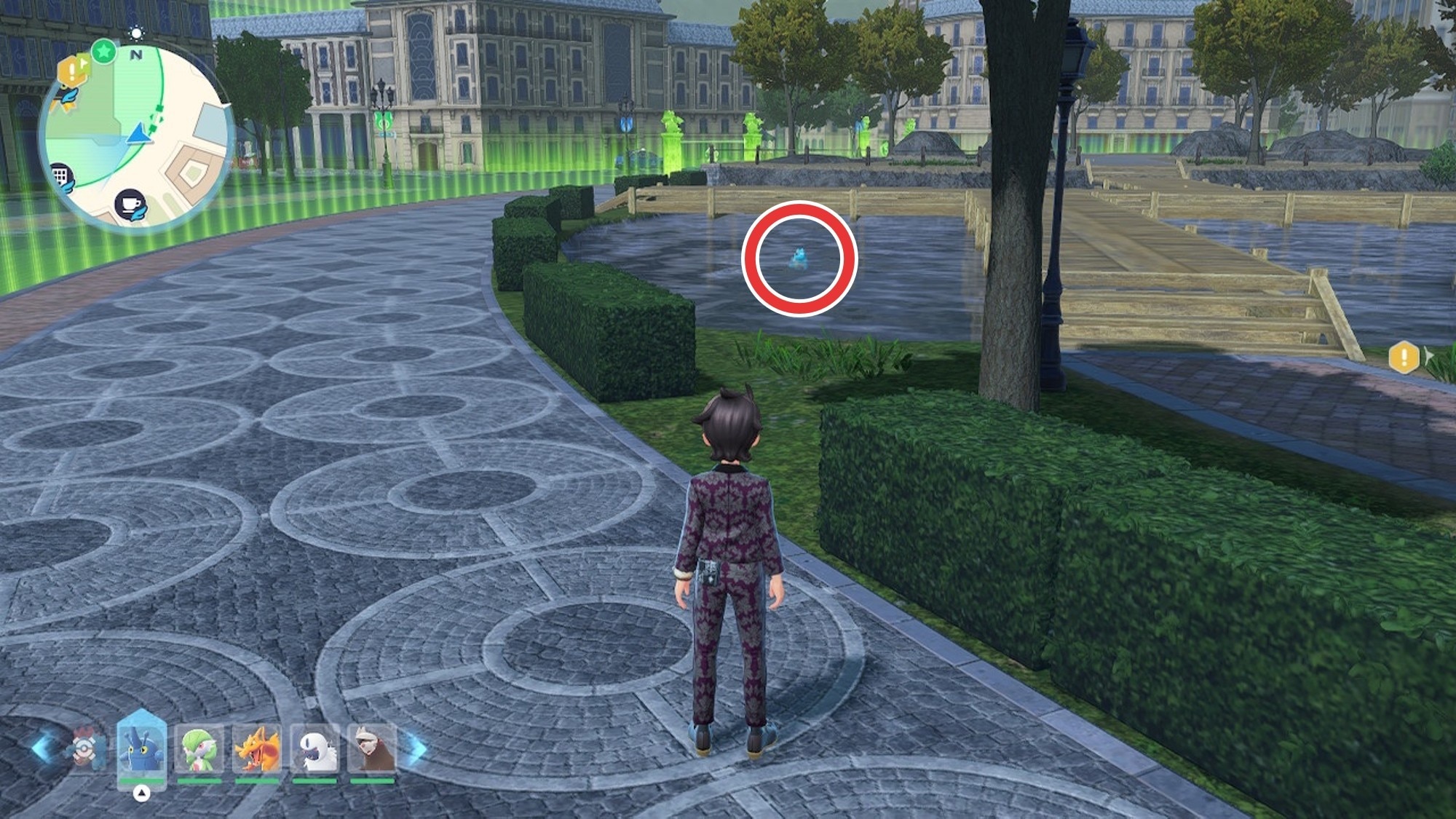
Task: Choose the brown hooded Pokémon party slot
Action: click(x=372, y=750)
